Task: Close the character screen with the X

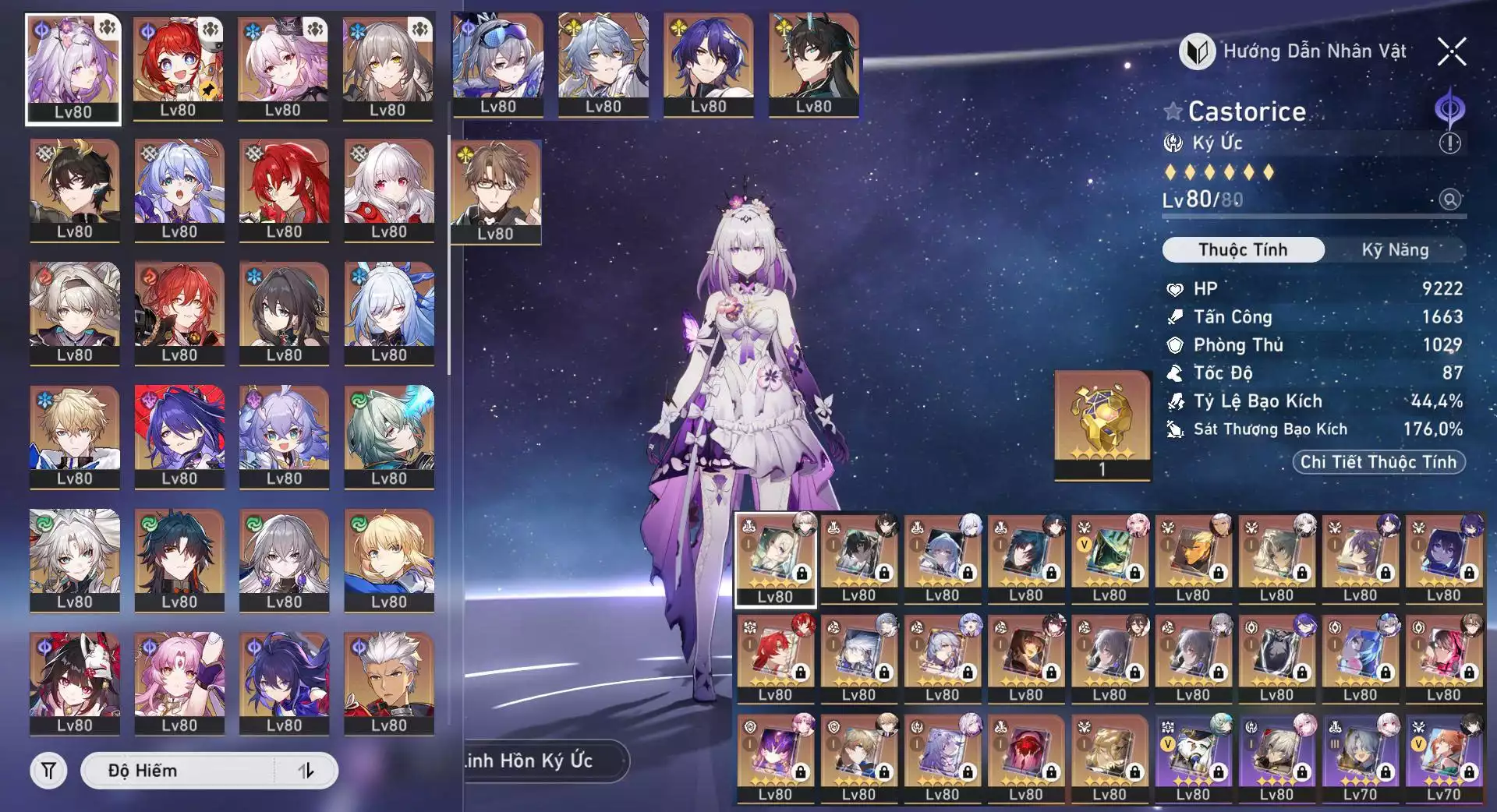Action: click(x=1451, y=52)
